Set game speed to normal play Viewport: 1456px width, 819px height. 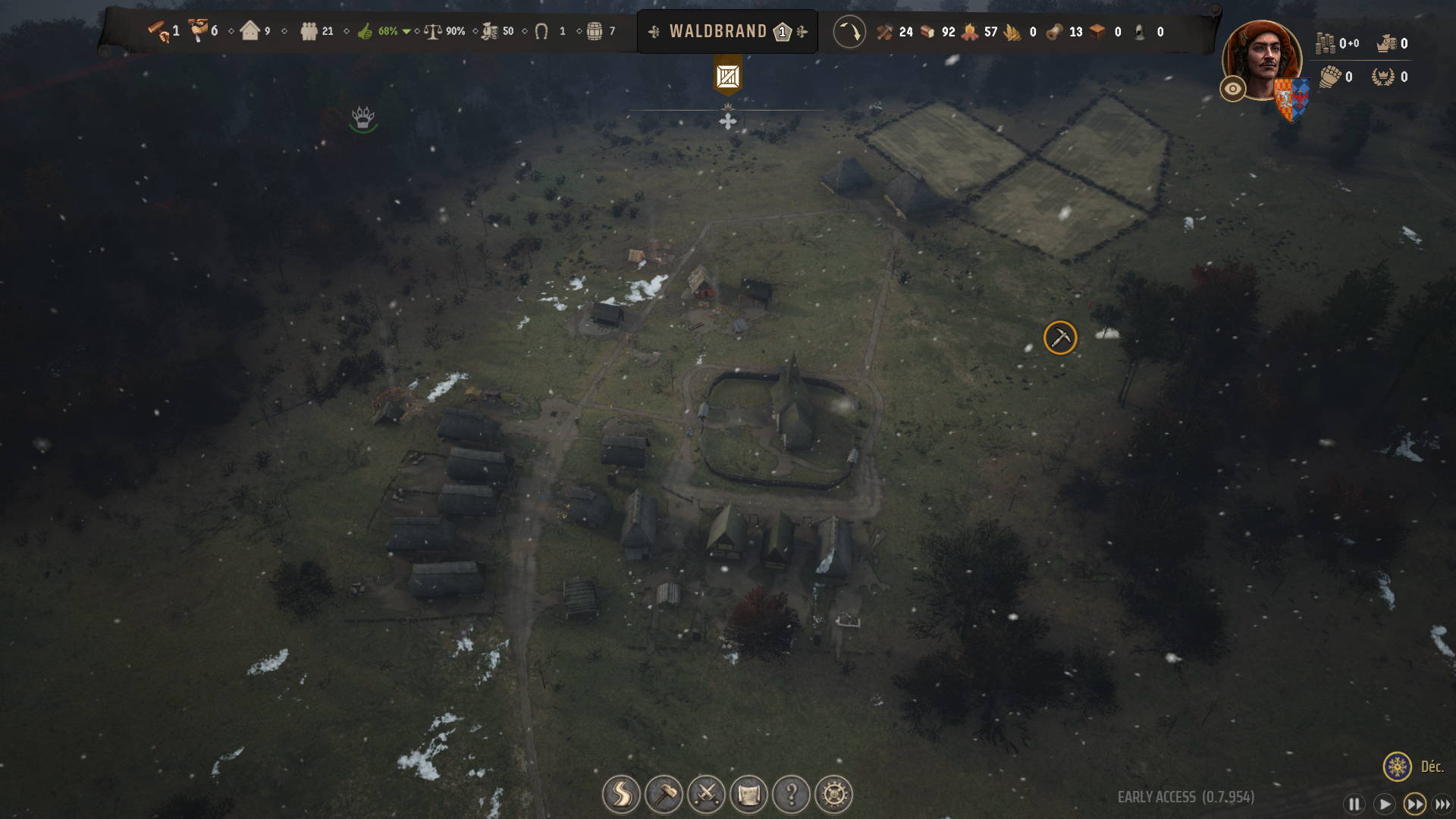click(x=1384, y=804)
